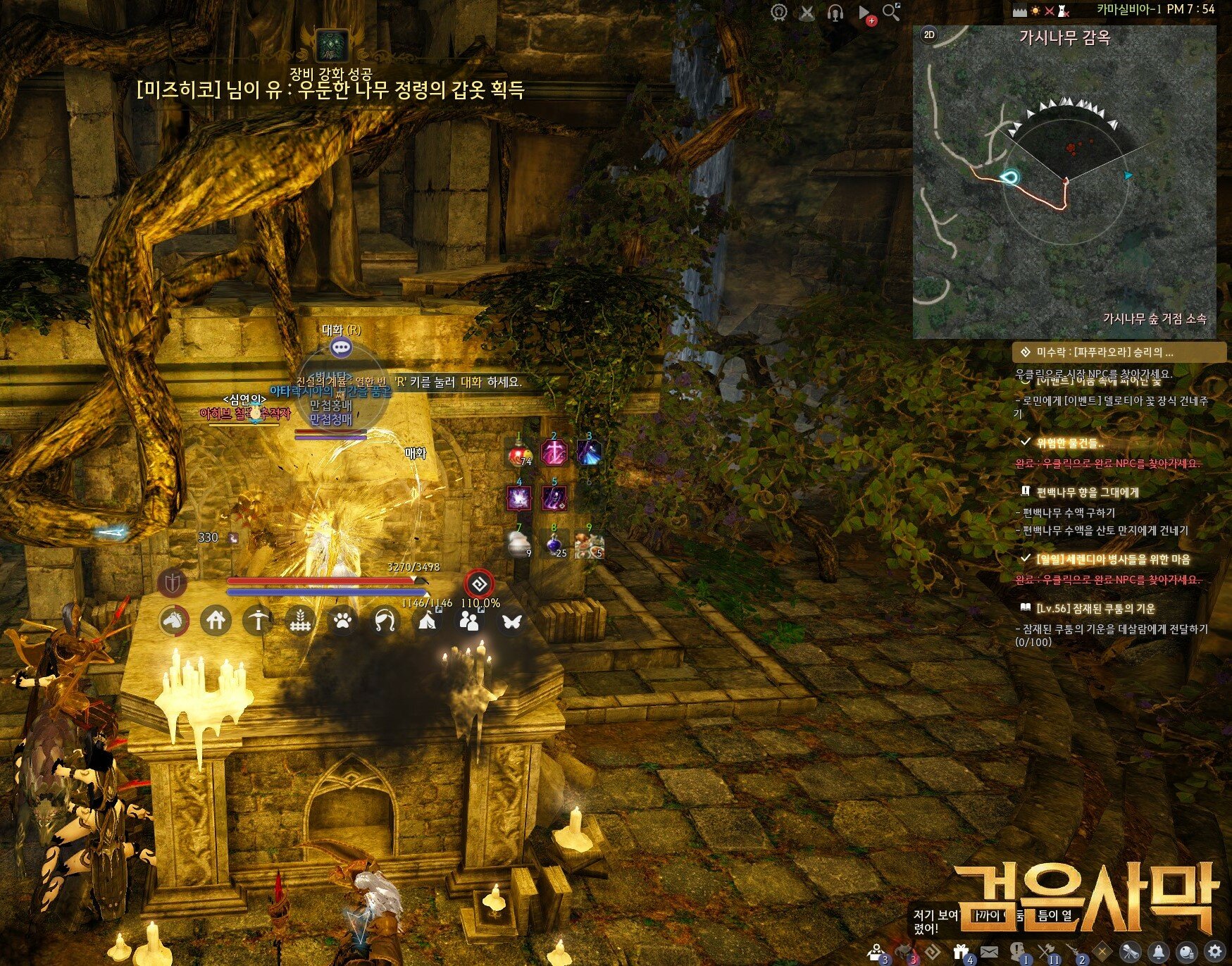Image resolution: width=1232 pixels, height=966 pixels.
Task: Use the purple potion in slot 8
Action: click(x=554, y=544)
